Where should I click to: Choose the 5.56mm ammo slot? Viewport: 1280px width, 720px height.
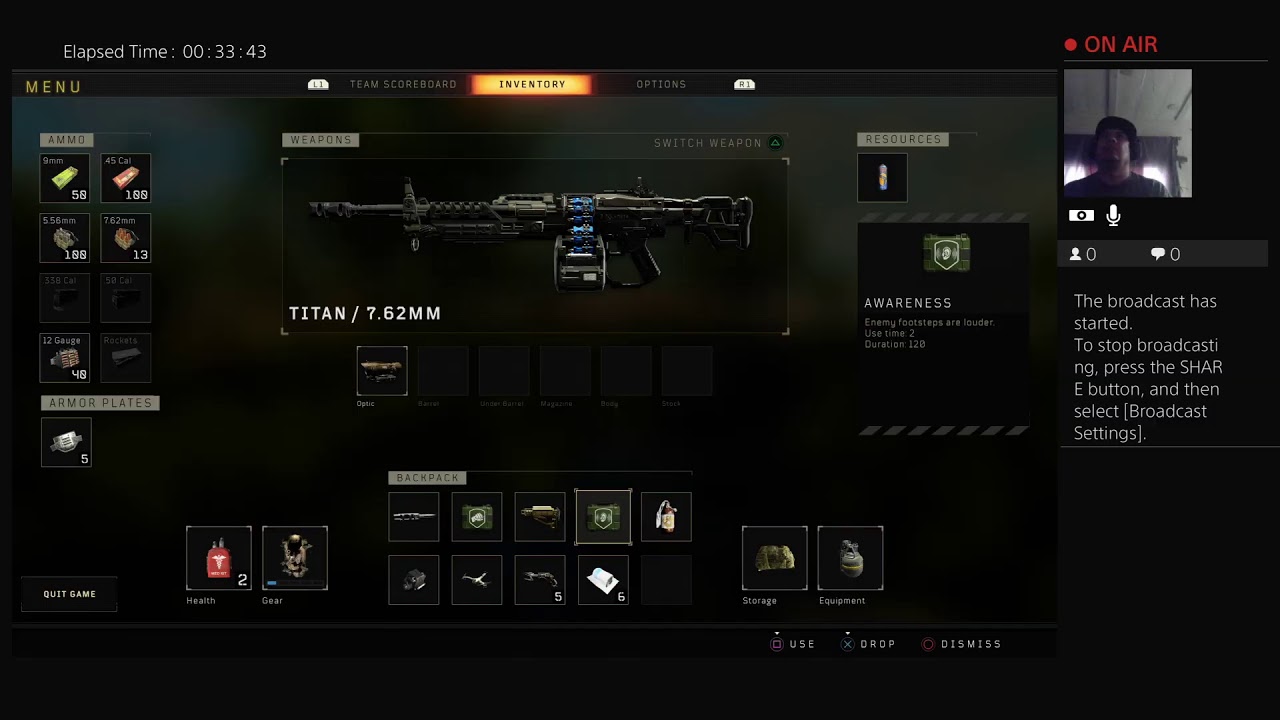65,238
